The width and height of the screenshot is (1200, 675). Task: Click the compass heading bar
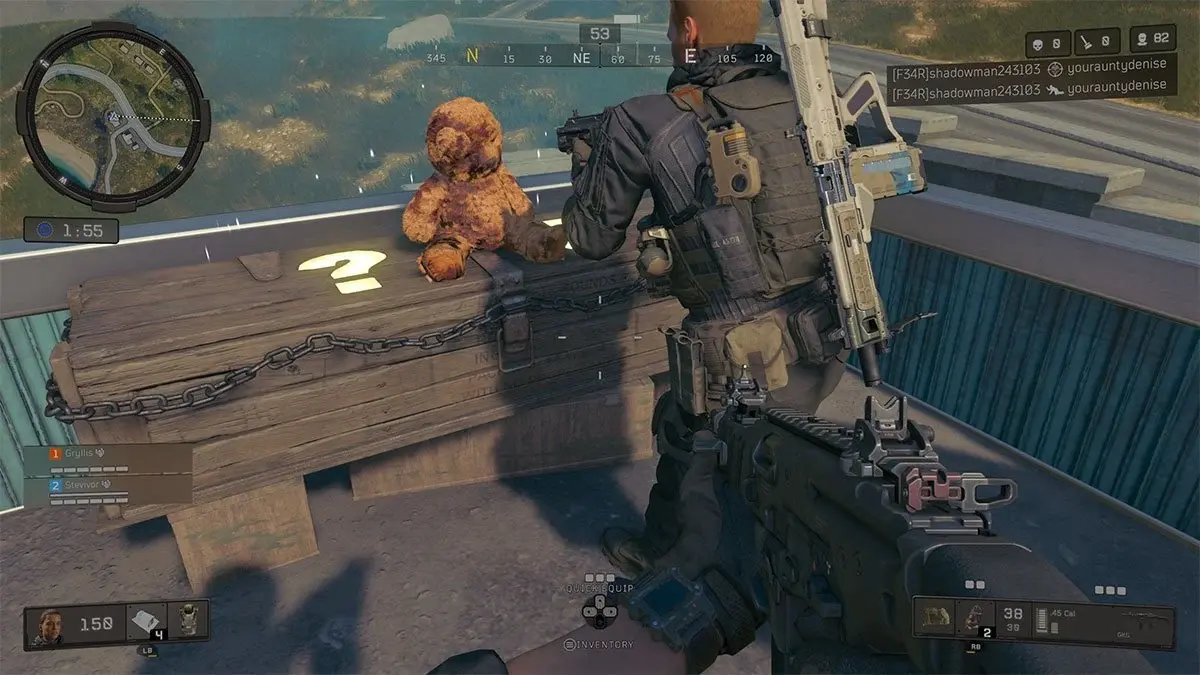600,58
